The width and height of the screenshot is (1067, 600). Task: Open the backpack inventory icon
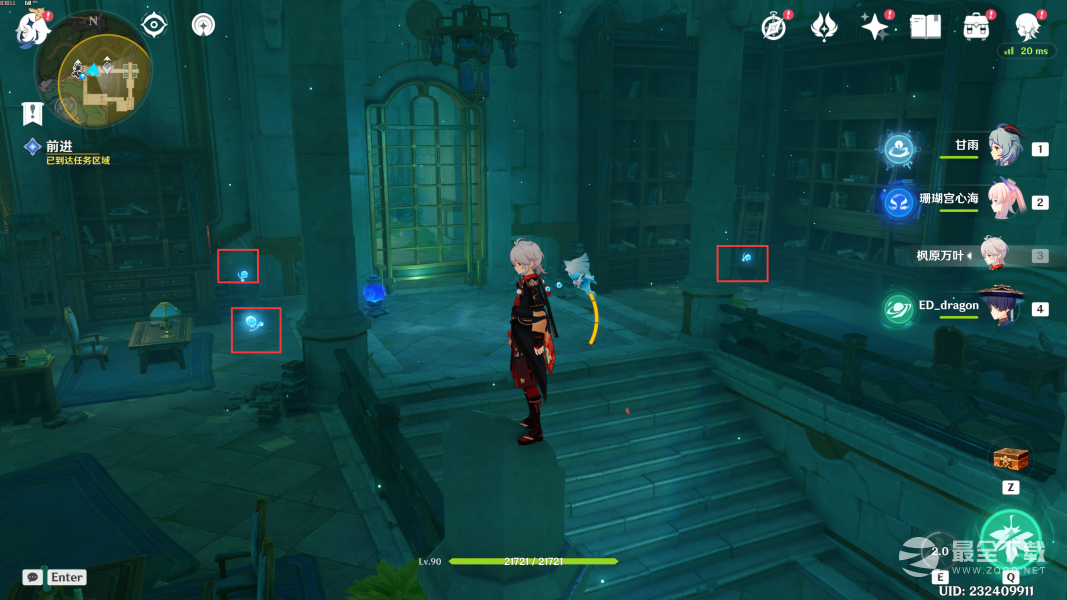pyautogui.click(x=976, y=27)
